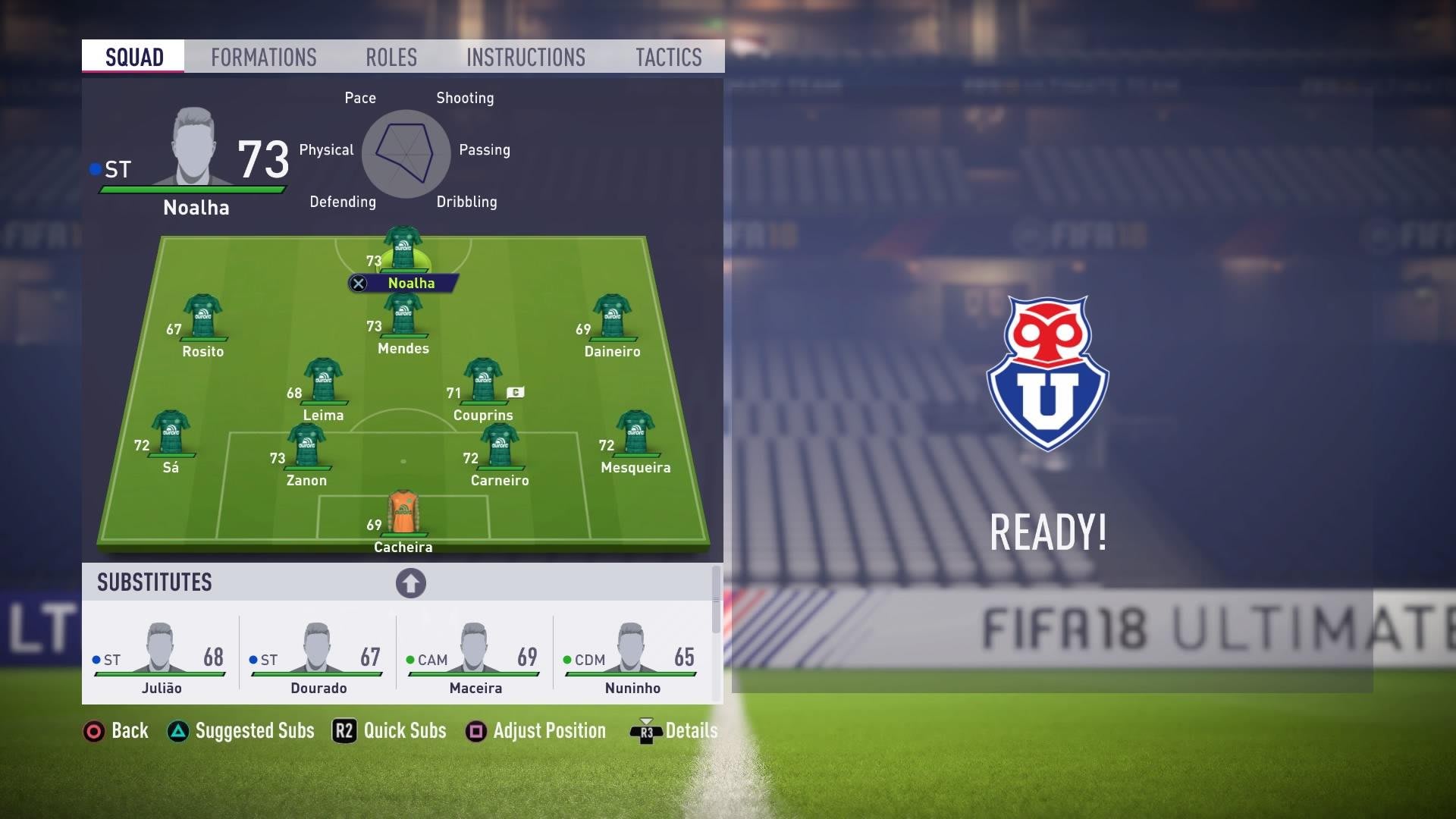Pick right back Mesqueira
Screen dimensions: 1456x819
coord(635,435)
